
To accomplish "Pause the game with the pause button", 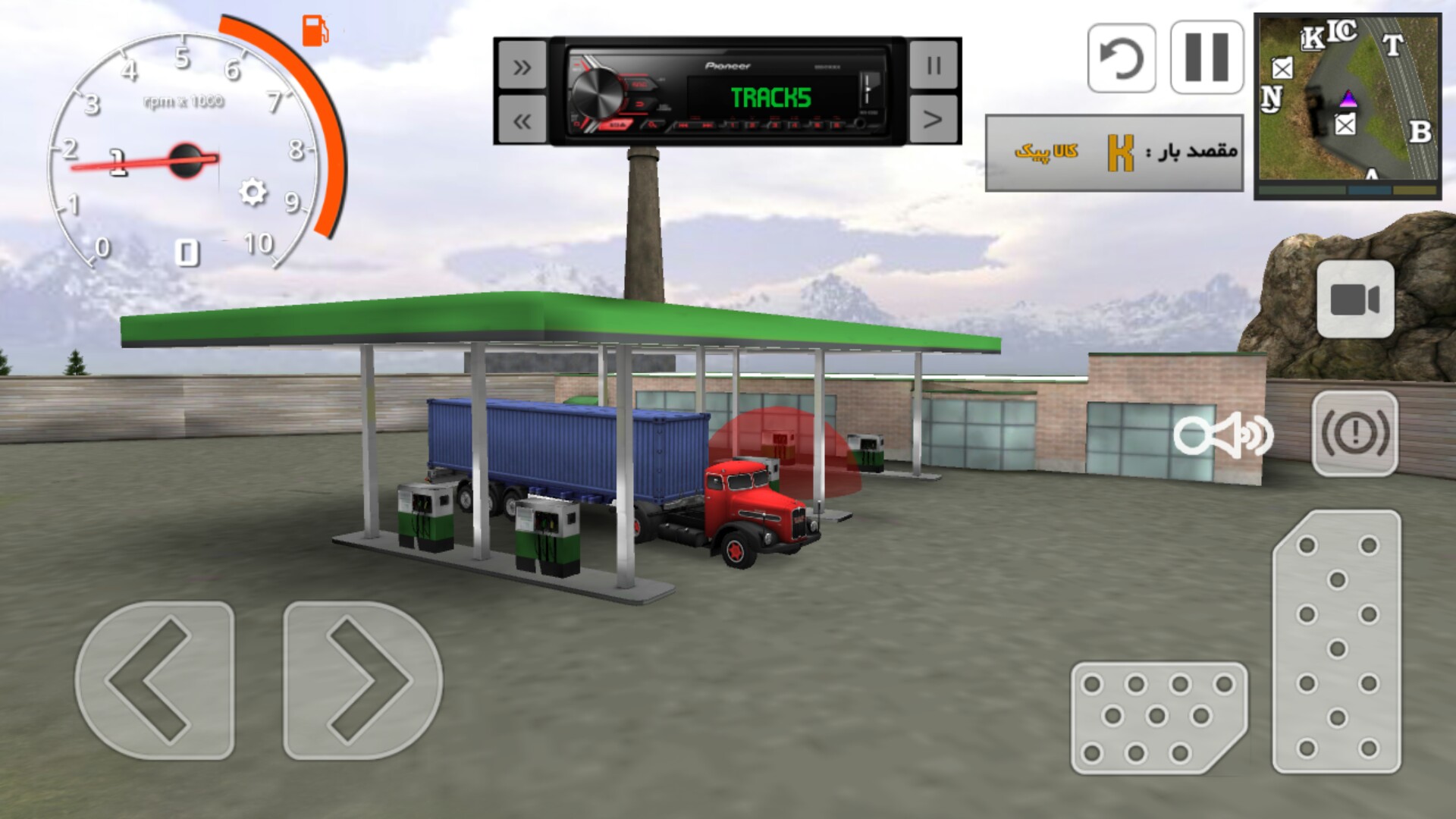I will point(1207,58).
